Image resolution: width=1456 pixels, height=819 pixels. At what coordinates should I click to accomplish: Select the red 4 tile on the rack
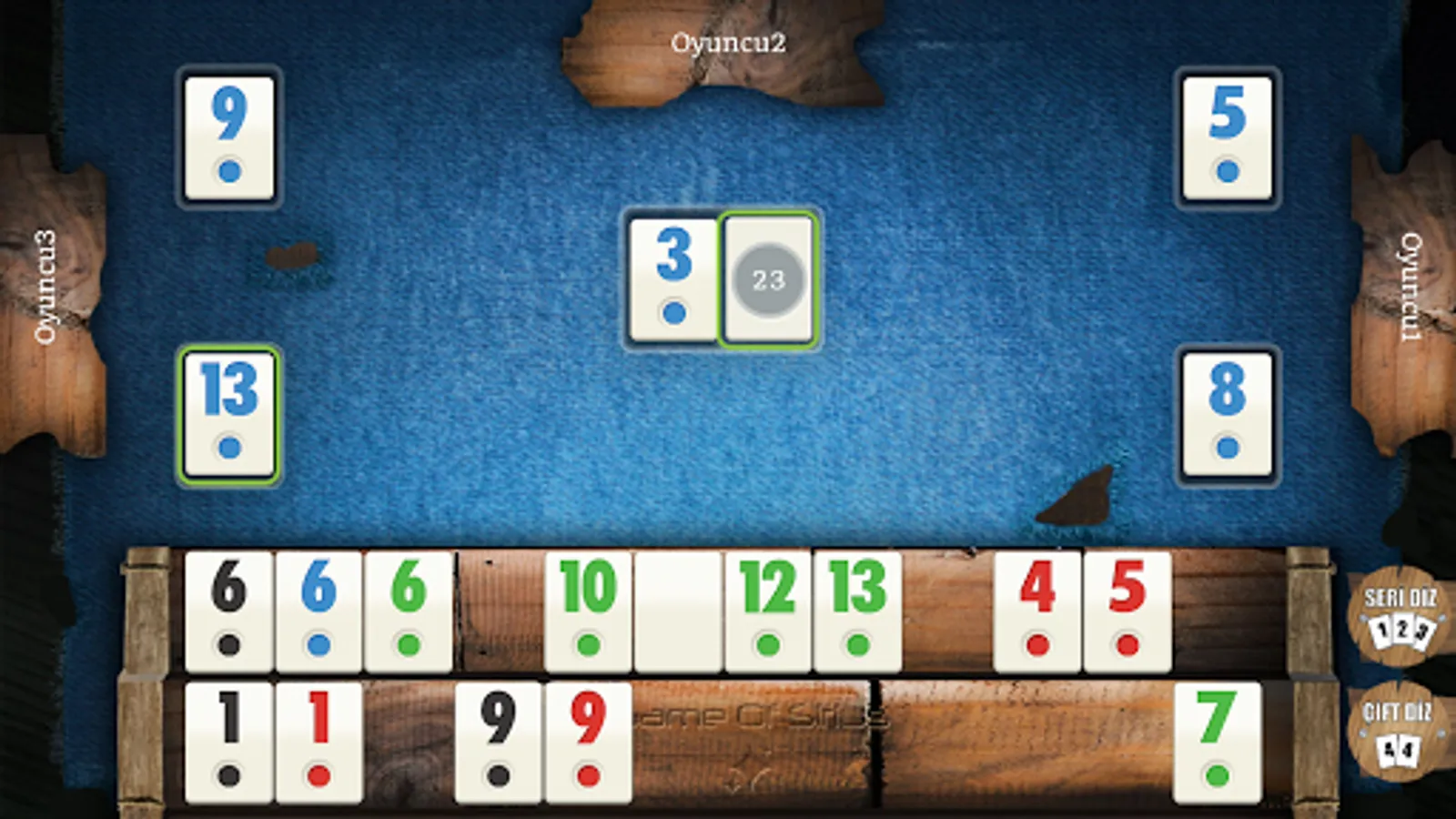[1036, 610]
